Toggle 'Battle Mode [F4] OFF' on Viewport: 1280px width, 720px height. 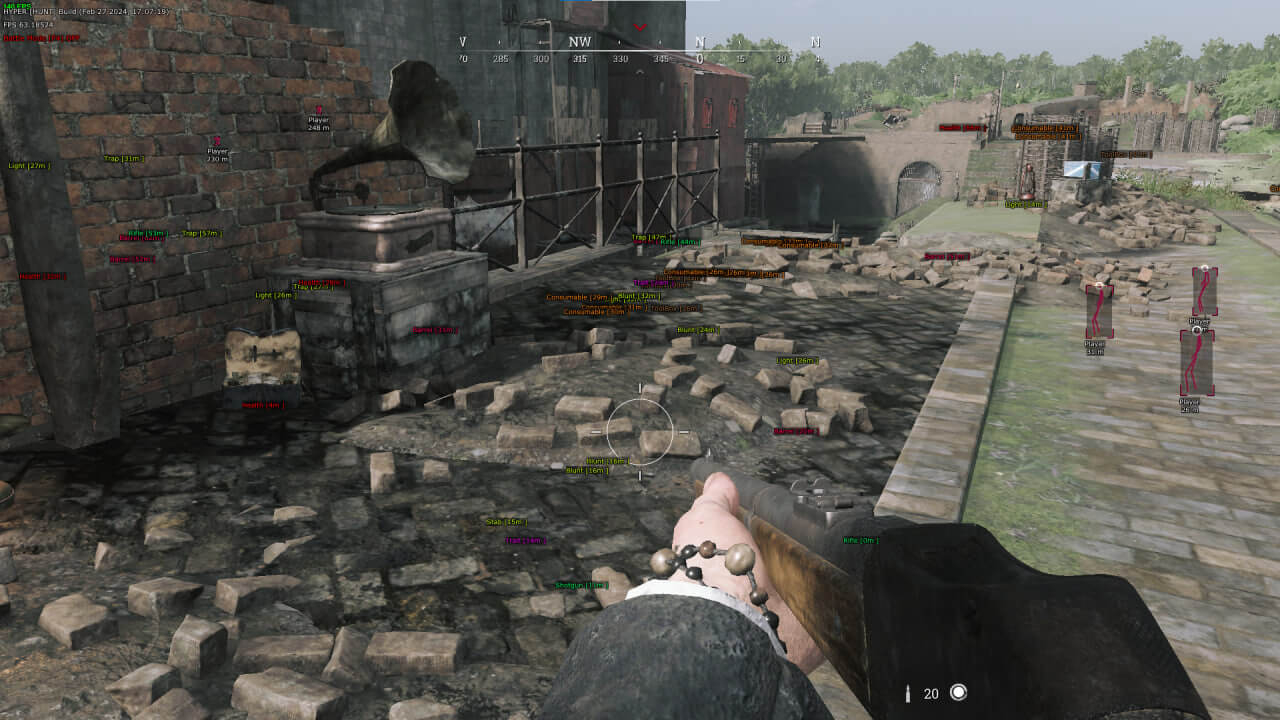point(41,38)
